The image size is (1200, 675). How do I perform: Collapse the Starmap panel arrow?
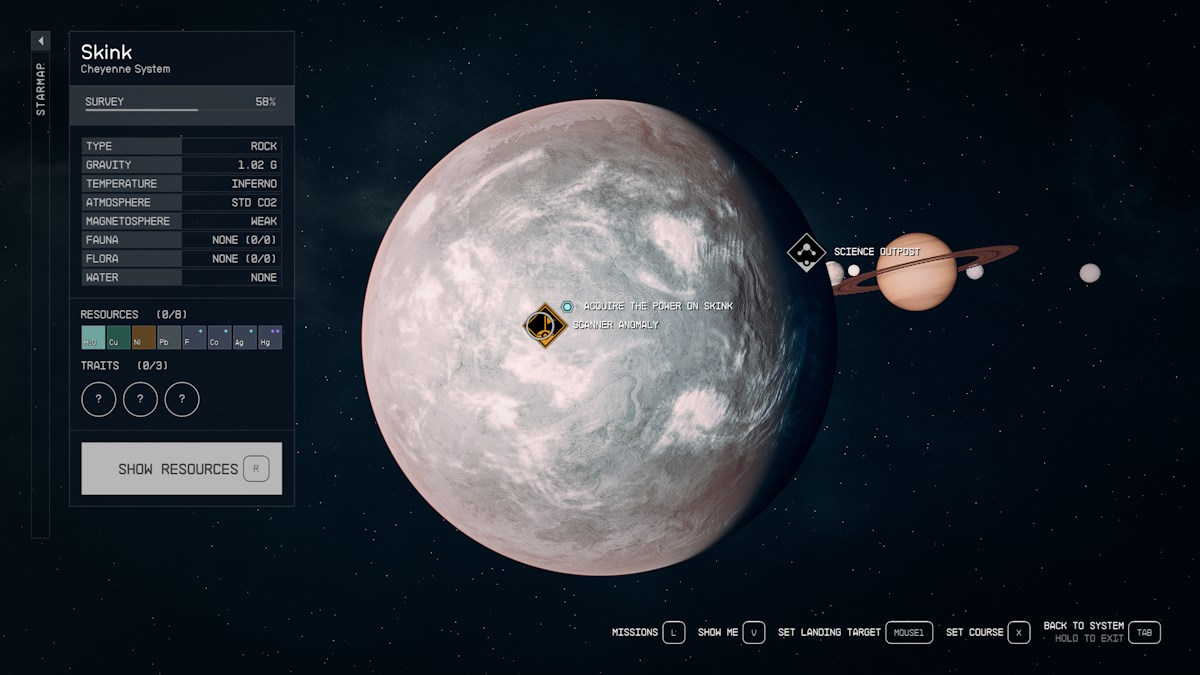point(41,41)
